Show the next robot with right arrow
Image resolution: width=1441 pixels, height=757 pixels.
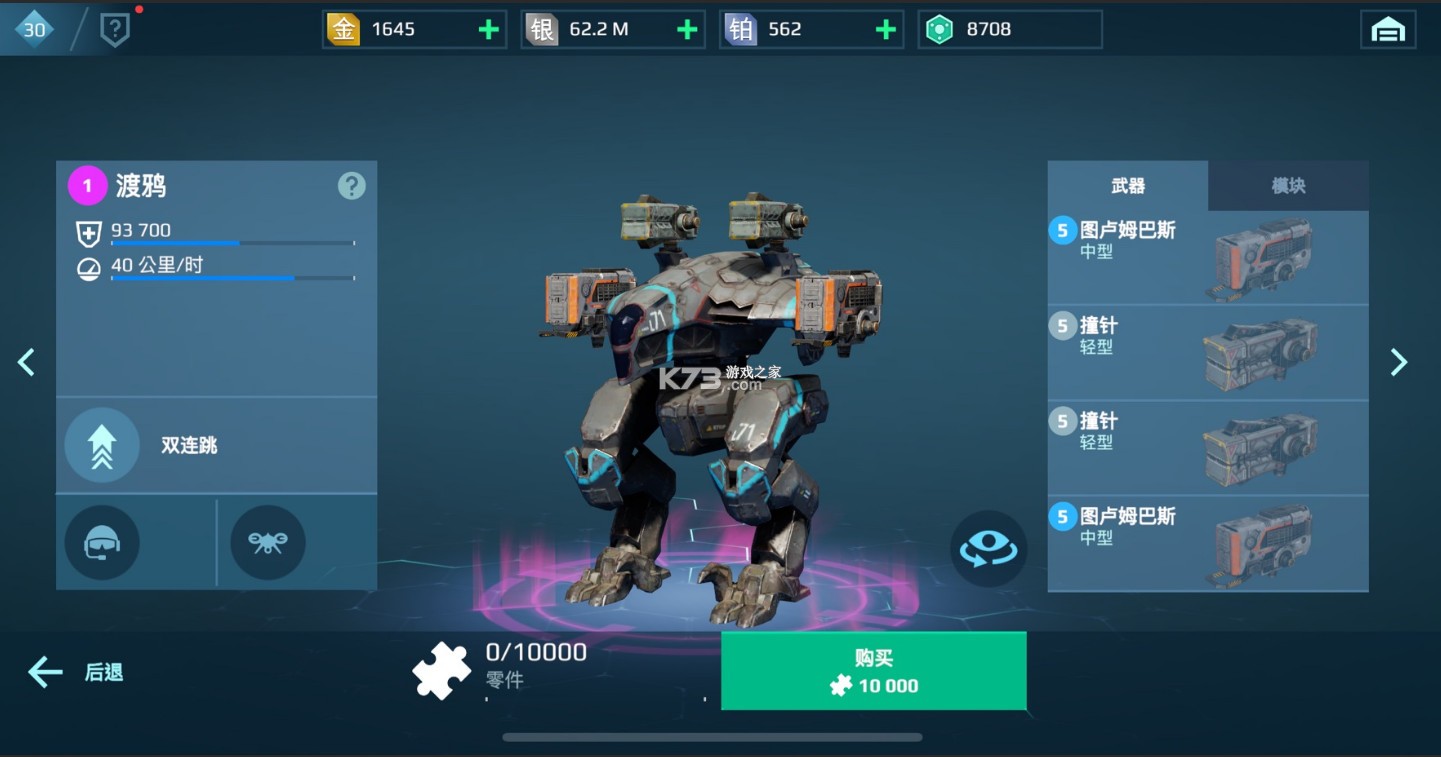click(x=1399, y=362)
